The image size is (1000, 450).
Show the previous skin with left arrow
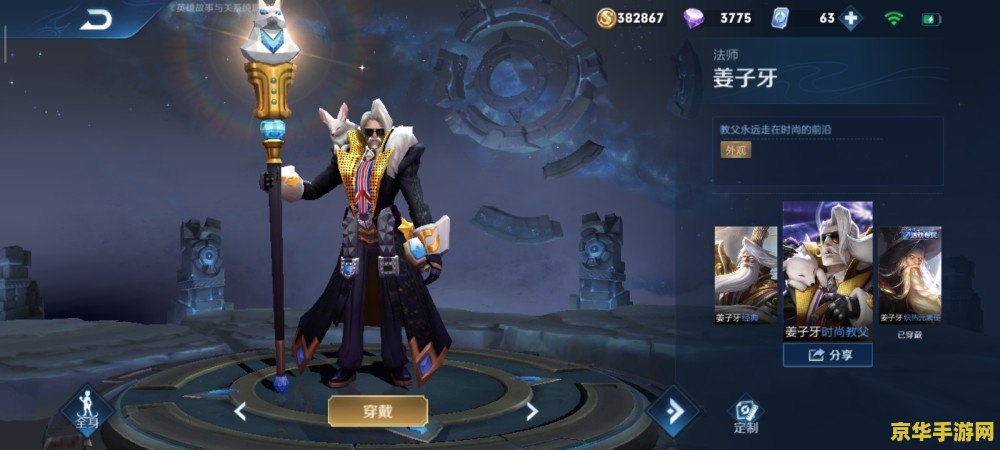pyautogui.click(x=240, y=411)
